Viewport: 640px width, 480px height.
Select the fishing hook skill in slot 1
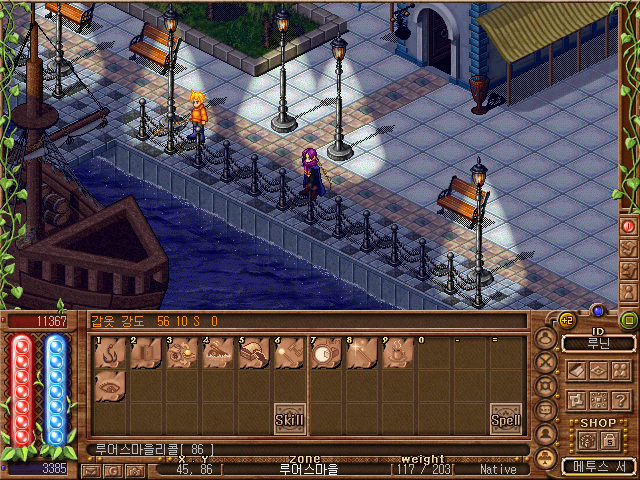(x=110, y=353)
